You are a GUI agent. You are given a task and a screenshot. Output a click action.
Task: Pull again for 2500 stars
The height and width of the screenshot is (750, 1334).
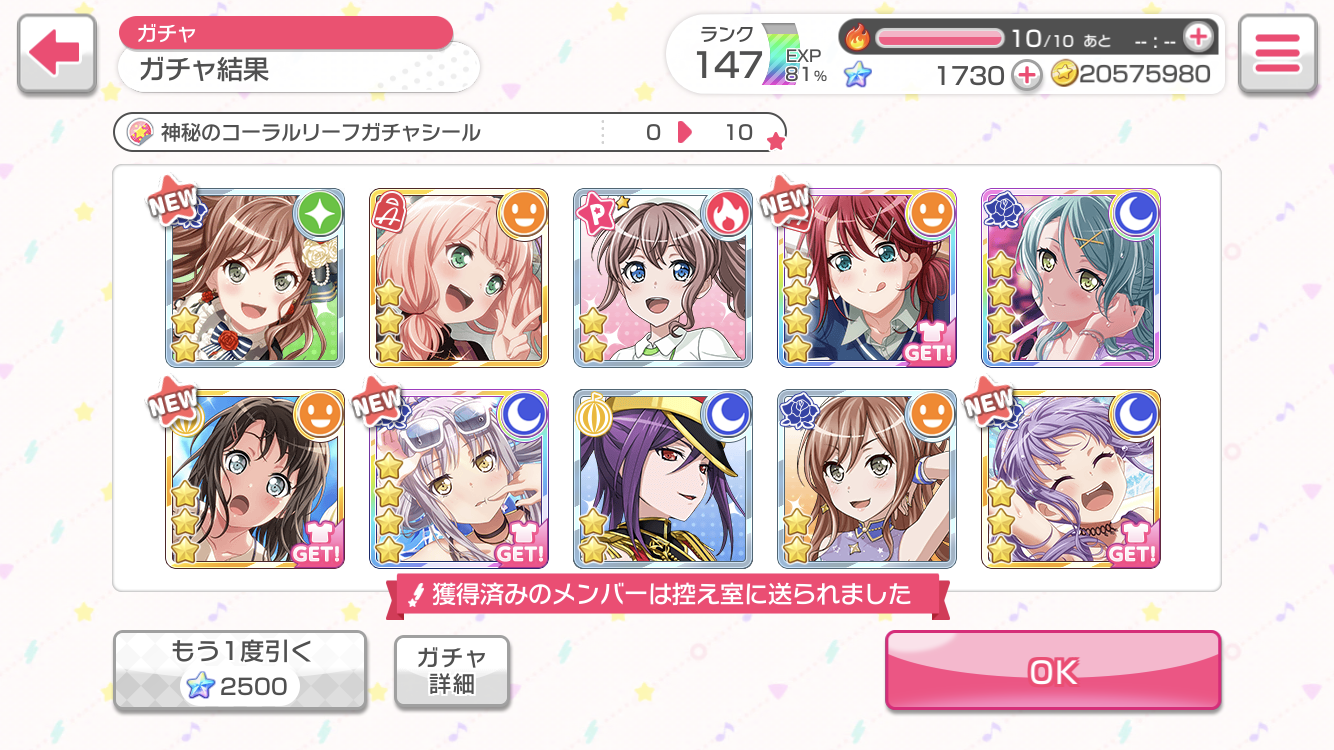coord(239,671)
